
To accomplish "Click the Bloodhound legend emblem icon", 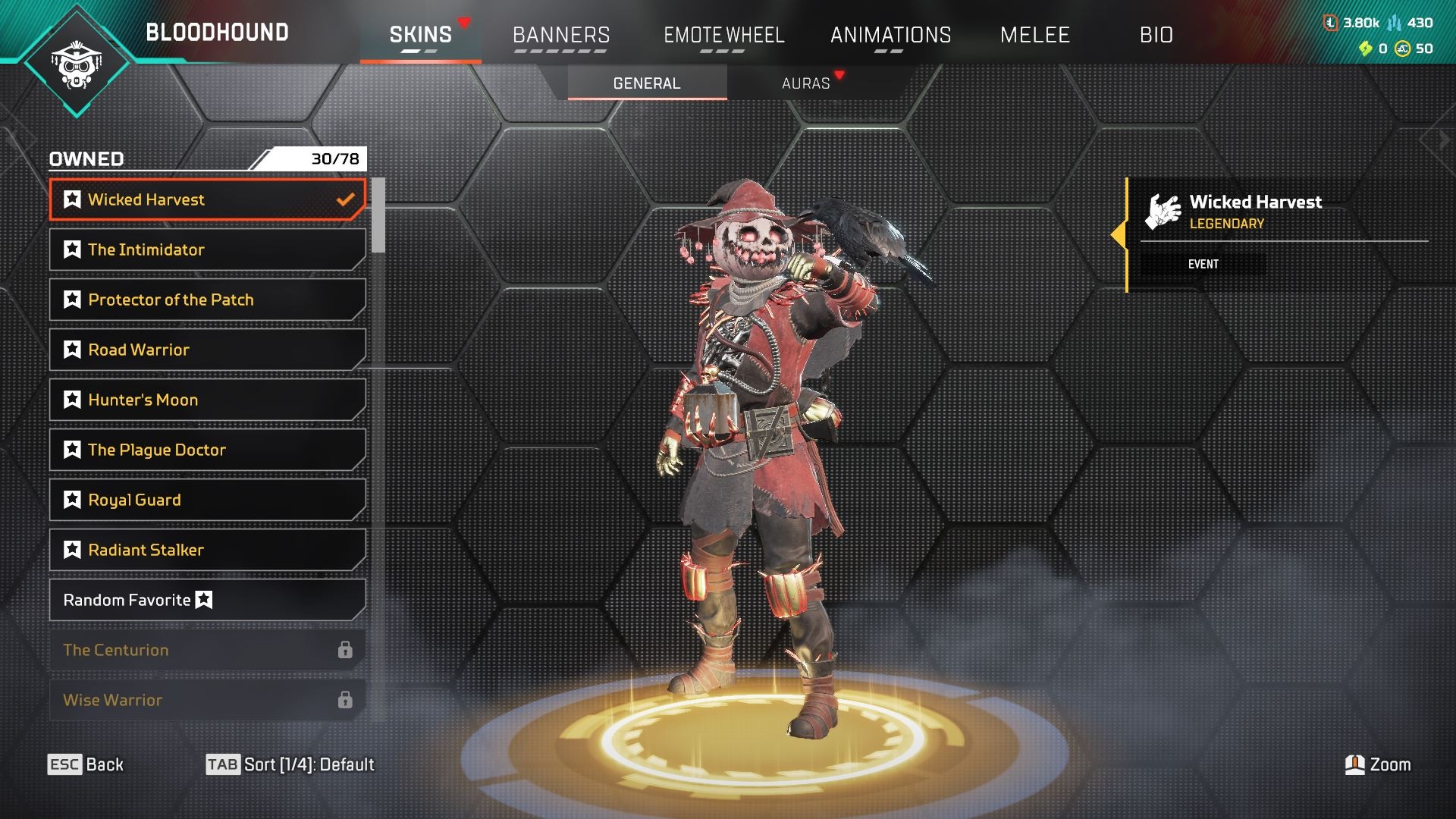I will (x=77, y=64).
